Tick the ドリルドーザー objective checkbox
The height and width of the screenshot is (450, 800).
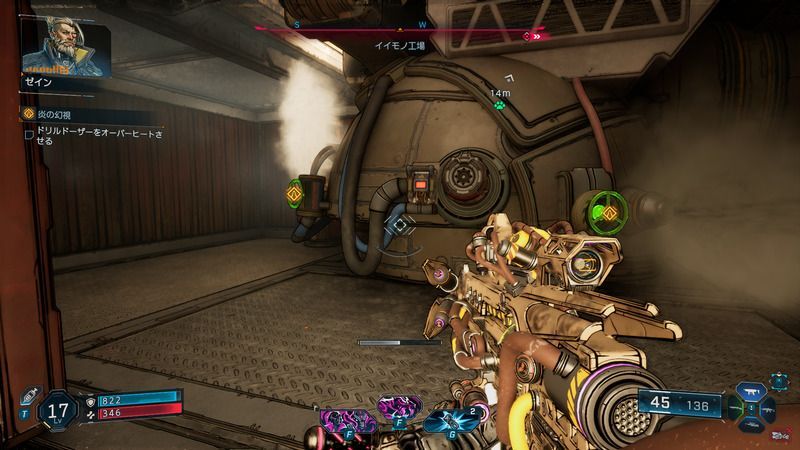(x=30, y=132)
